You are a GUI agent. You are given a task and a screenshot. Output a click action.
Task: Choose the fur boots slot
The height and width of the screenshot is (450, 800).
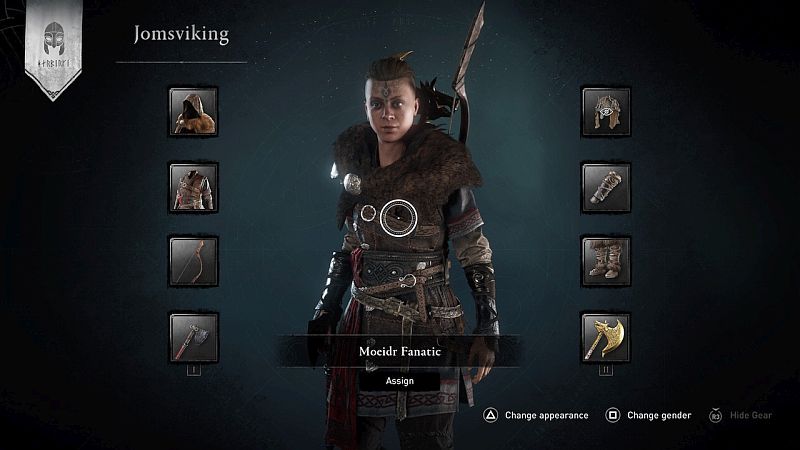tap(606, 262)
